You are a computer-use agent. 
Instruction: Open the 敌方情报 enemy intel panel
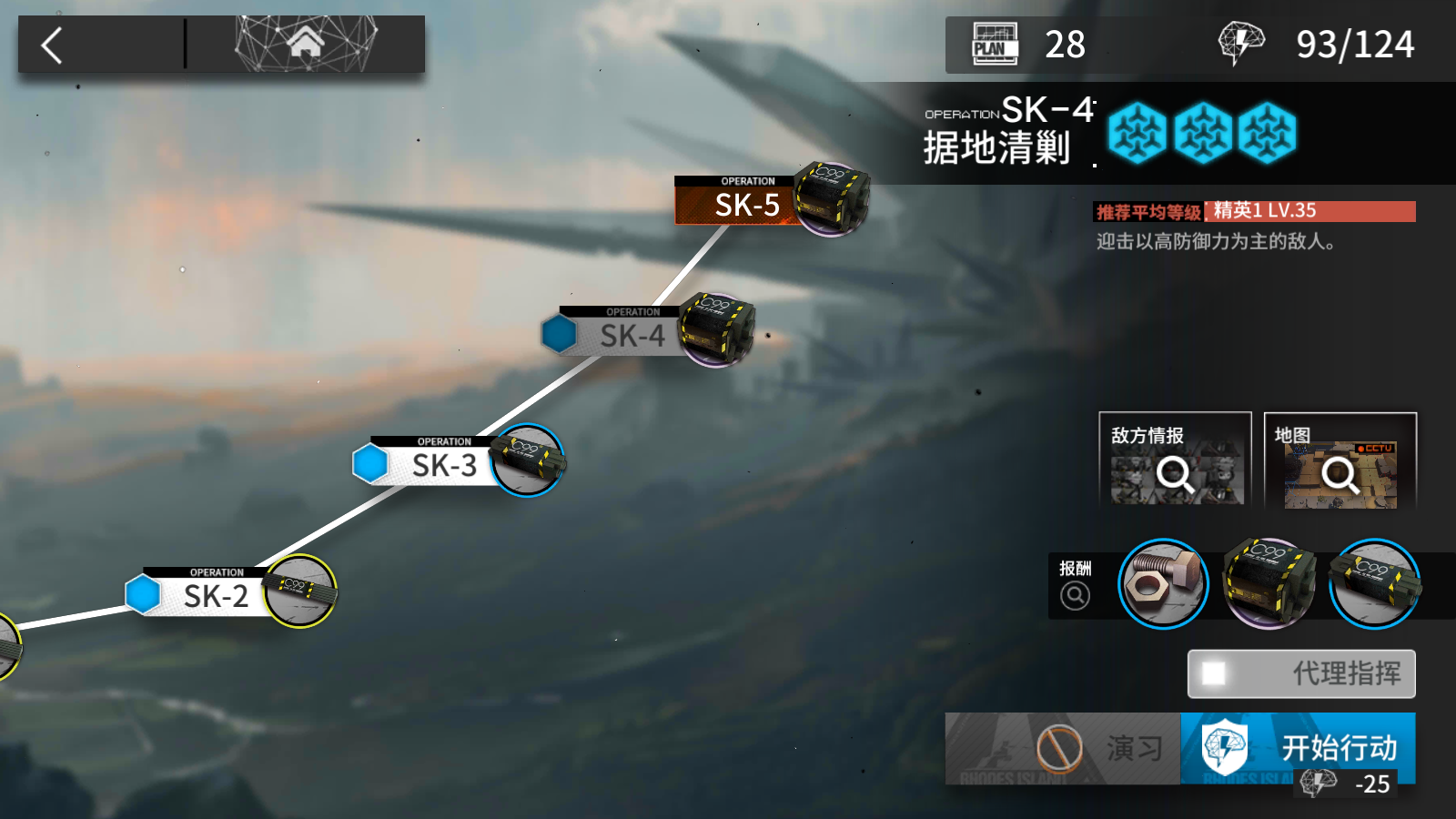(1175, 460)
